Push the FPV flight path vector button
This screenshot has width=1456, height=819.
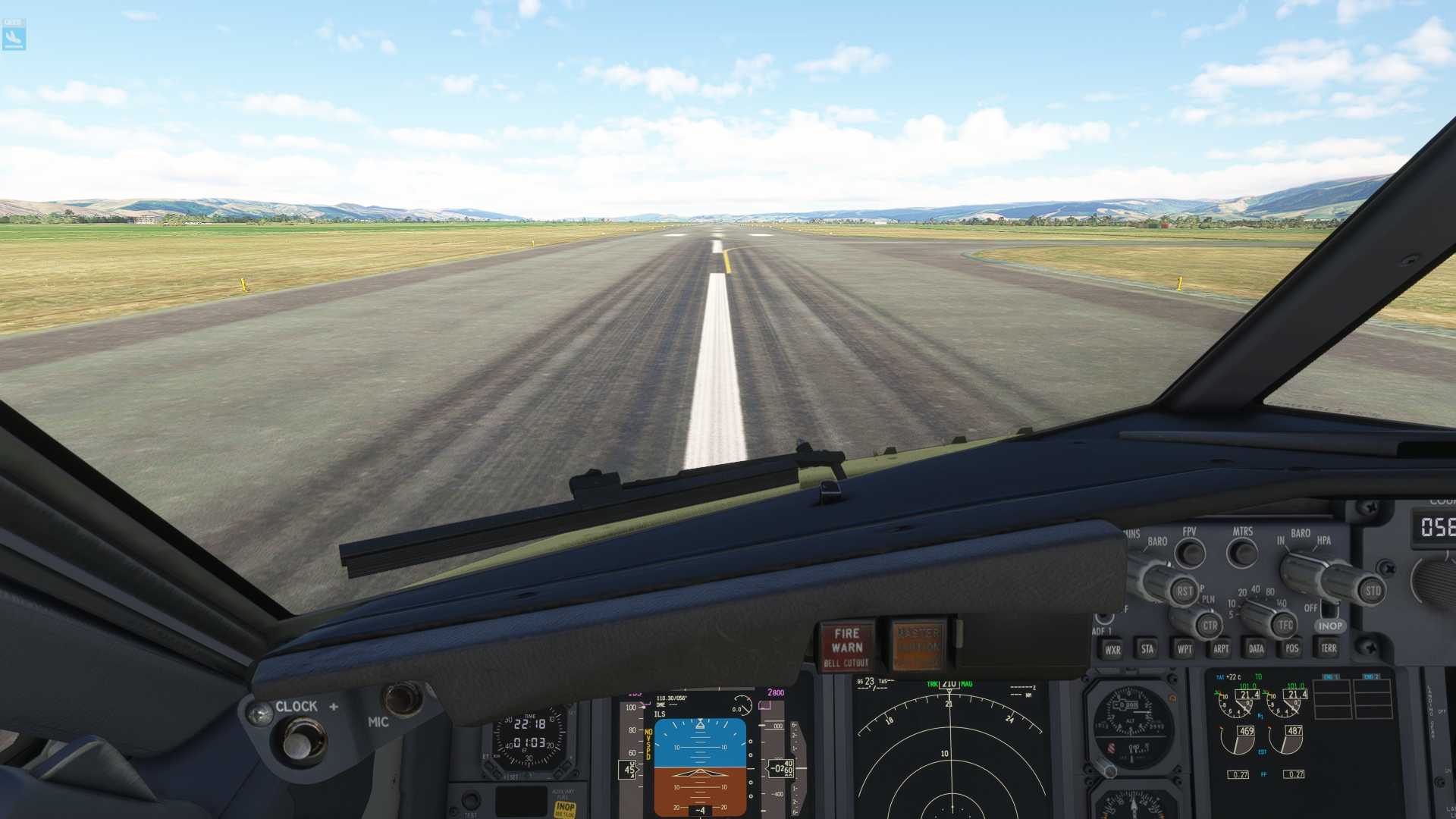[1190, 554]
